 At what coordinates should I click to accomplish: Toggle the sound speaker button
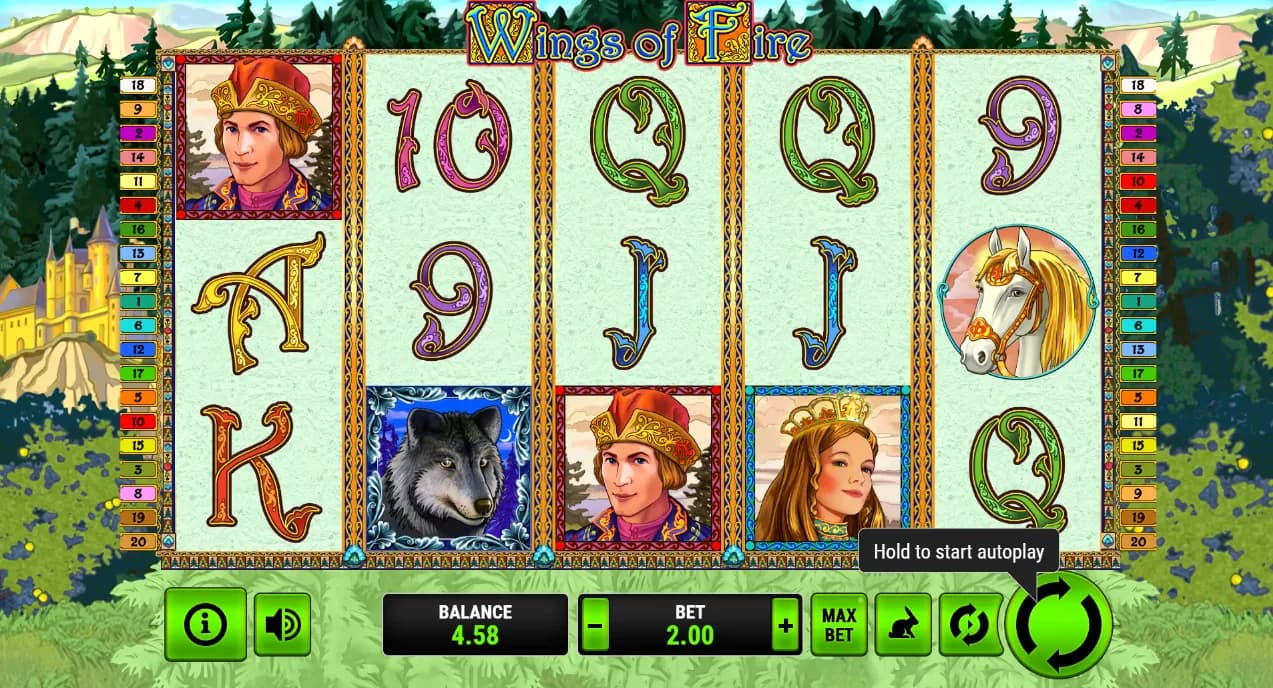282,624
